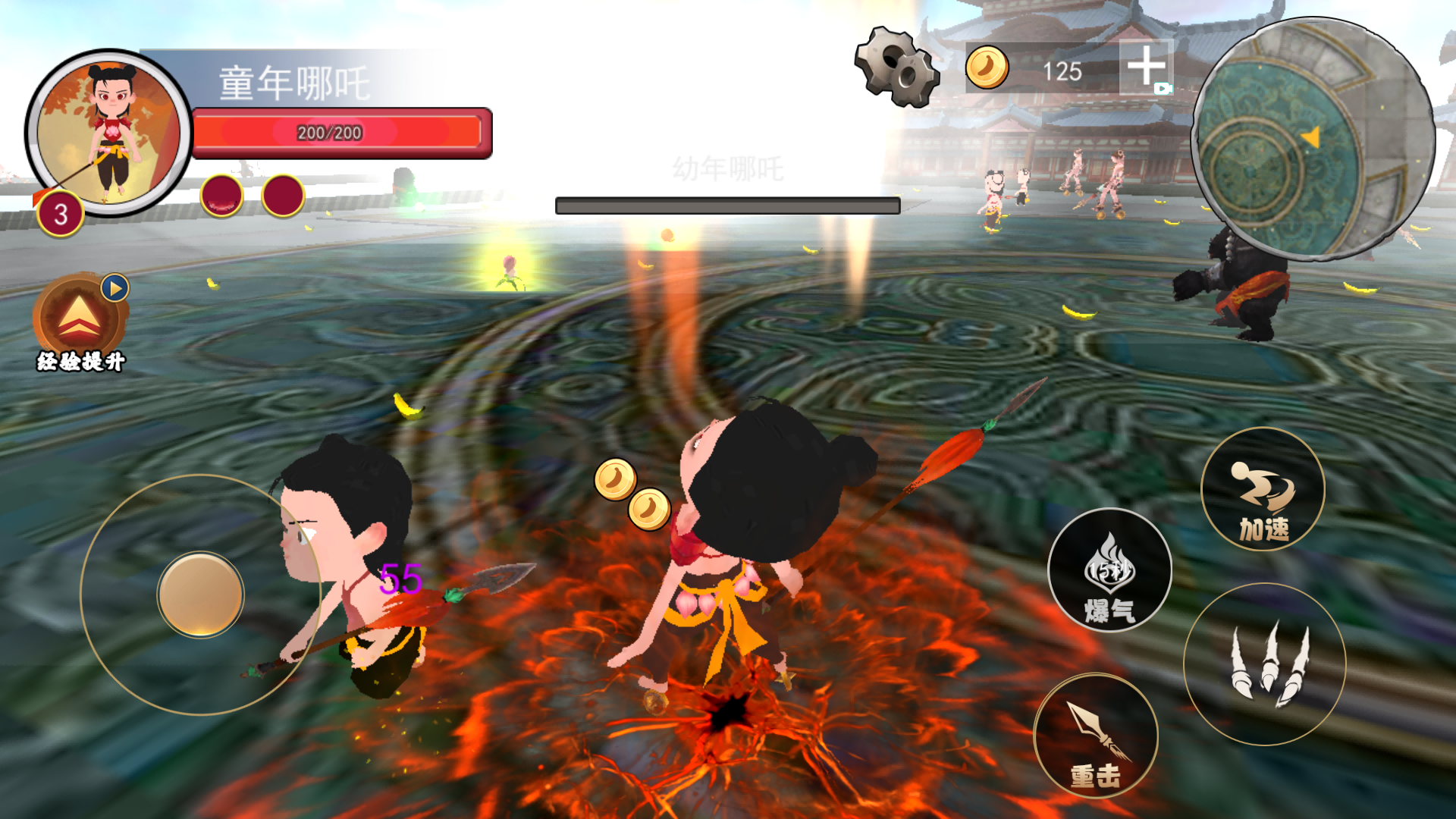Select the 童年哪吒 character portrait
The width and height of the screenshot is (1456, 819).
(109, 133)
